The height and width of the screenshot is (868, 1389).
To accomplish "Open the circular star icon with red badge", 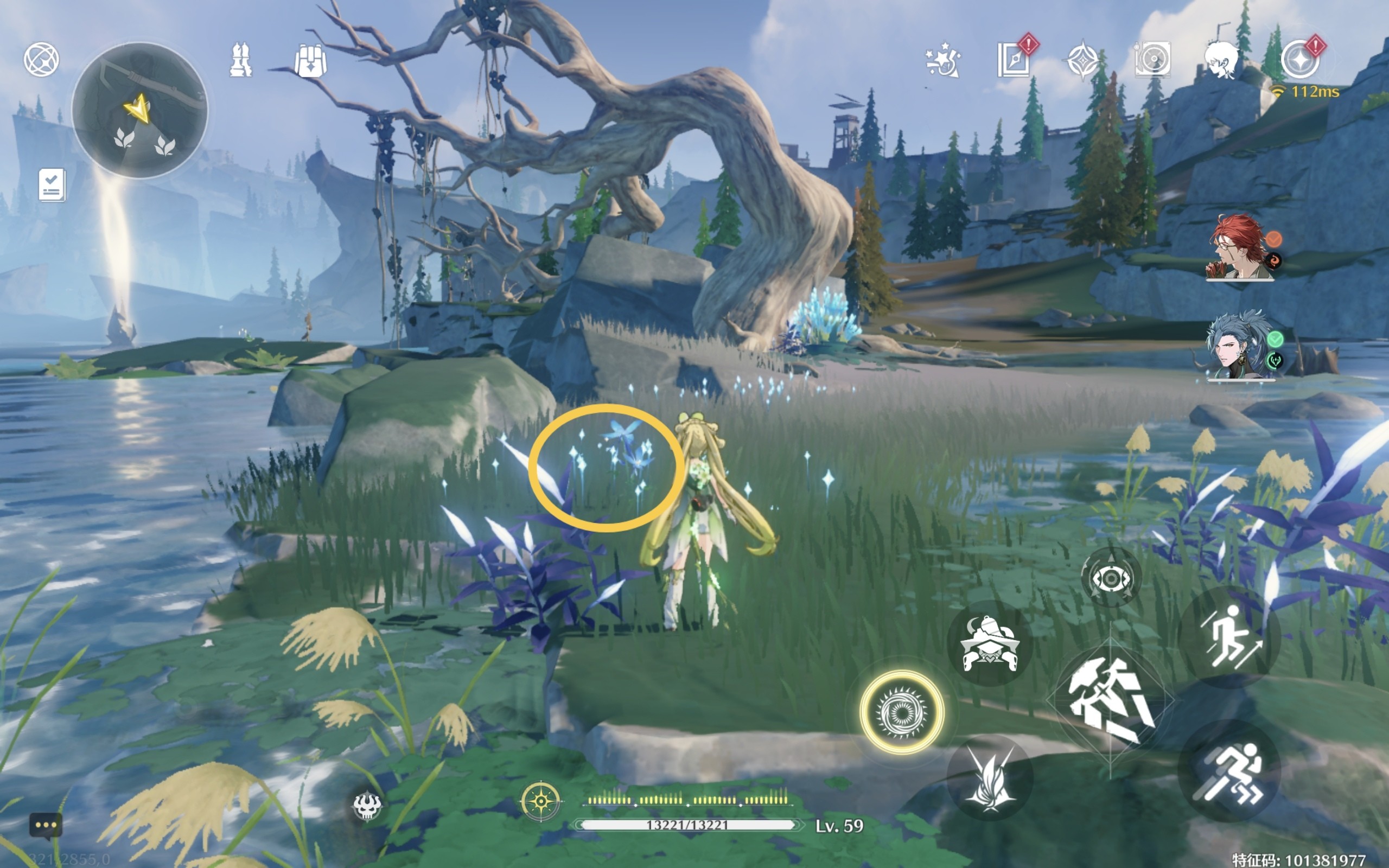I will click(1300, 60).
